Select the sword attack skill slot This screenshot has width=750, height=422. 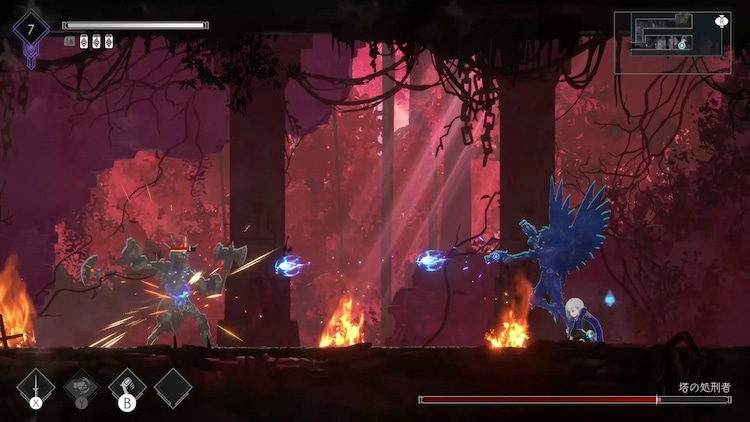point(36,387)
